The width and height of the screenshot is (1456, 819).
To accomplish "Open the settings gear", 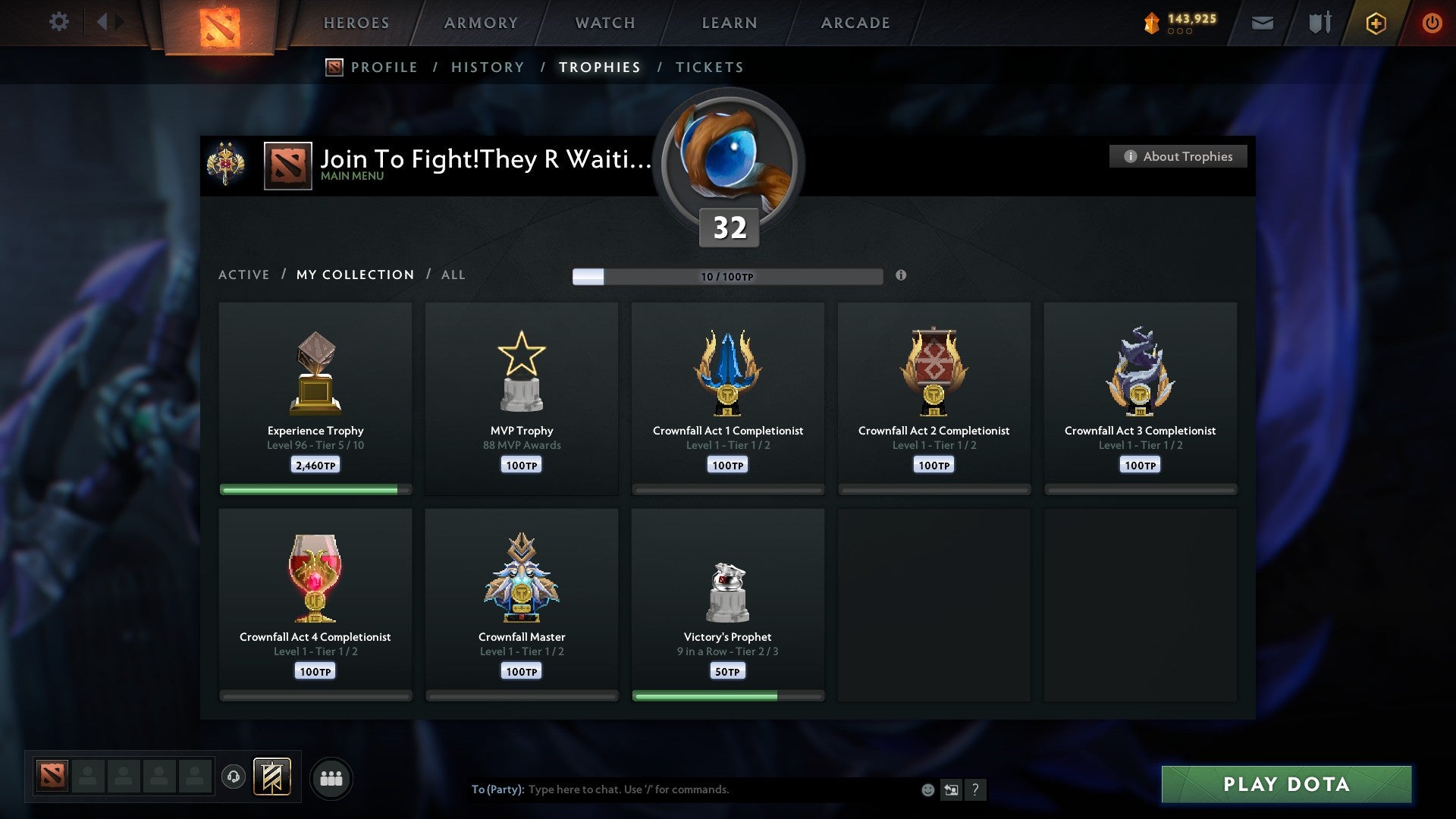I will (59, 21).
